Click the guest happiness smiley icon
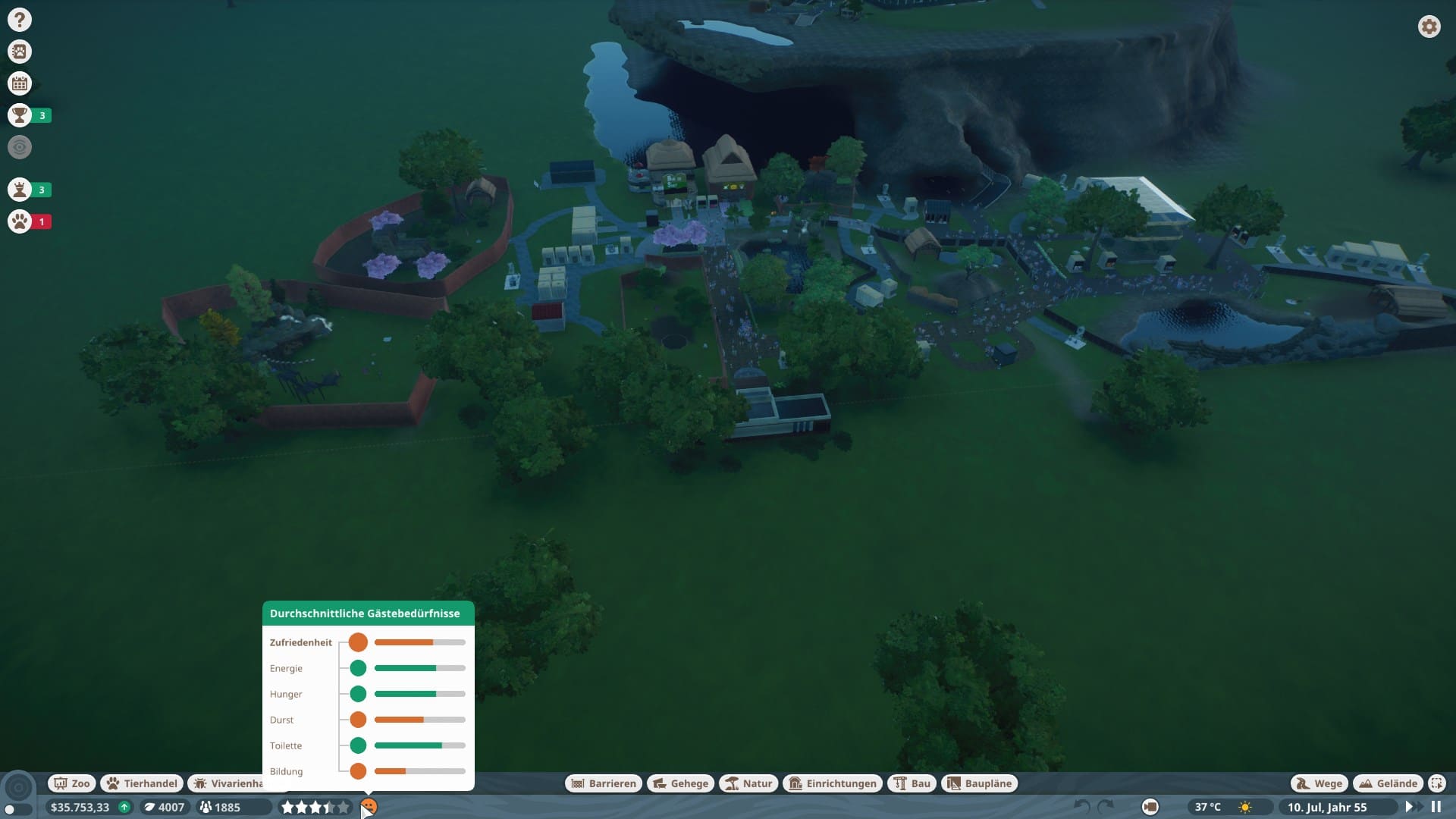 [x=369, y=806]
